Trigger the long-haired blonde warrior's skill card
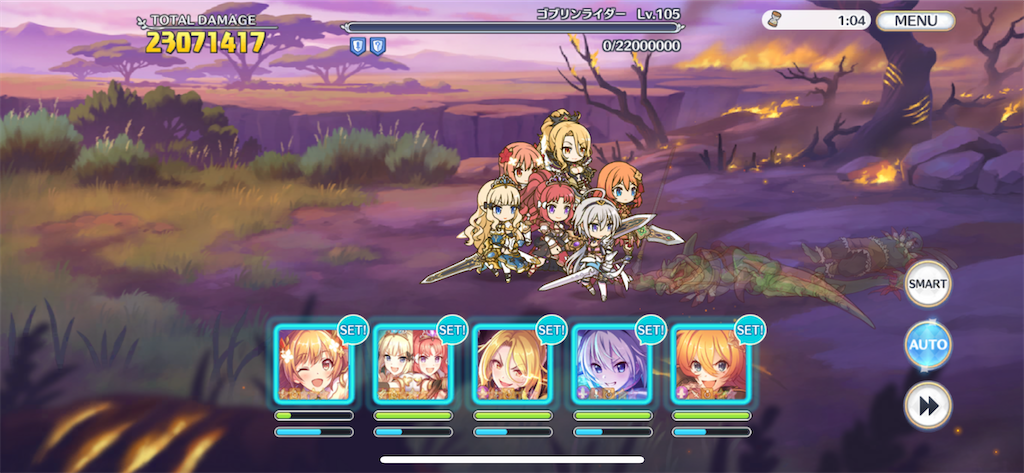 tap(512, 364)
